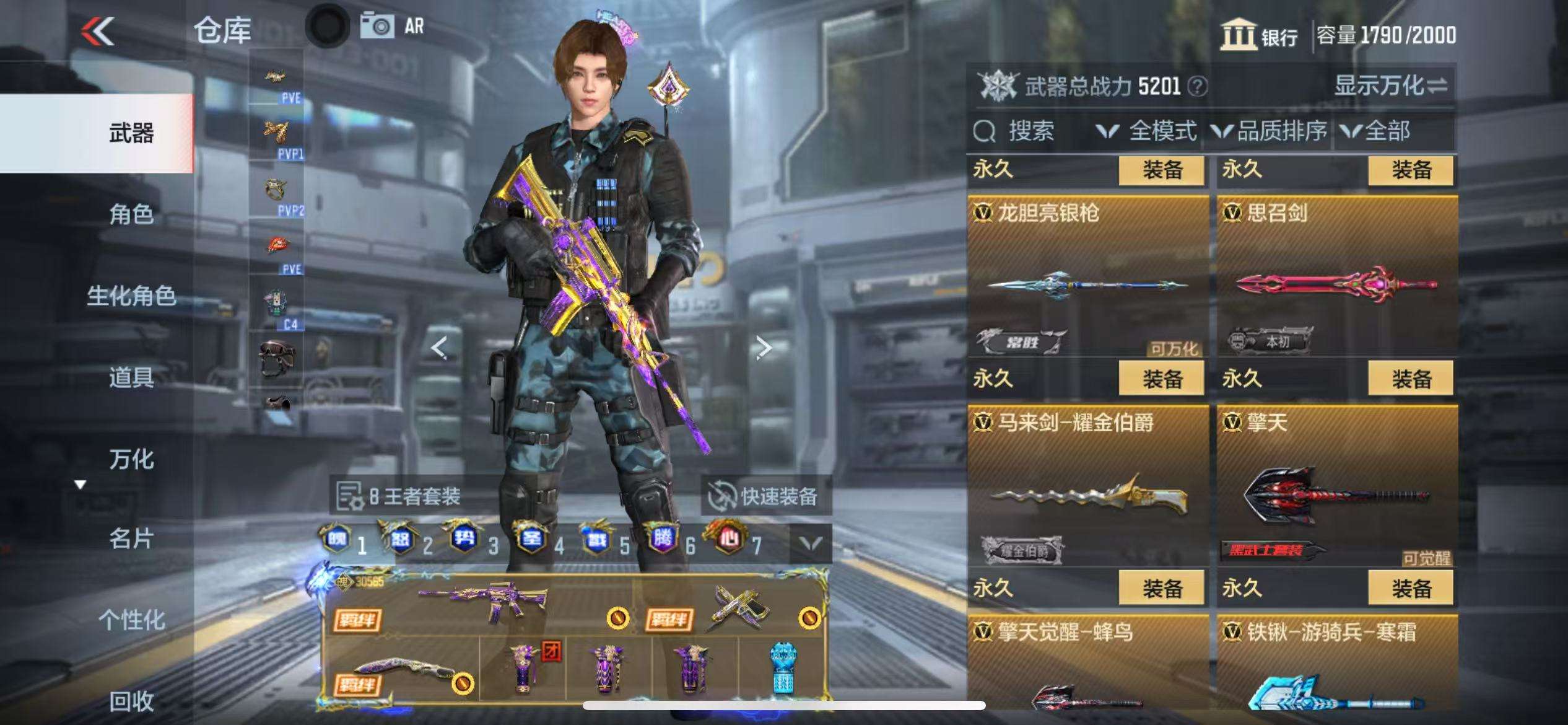
Task: Switch to the 名片 tab
Action: click(x=131, y=538)
